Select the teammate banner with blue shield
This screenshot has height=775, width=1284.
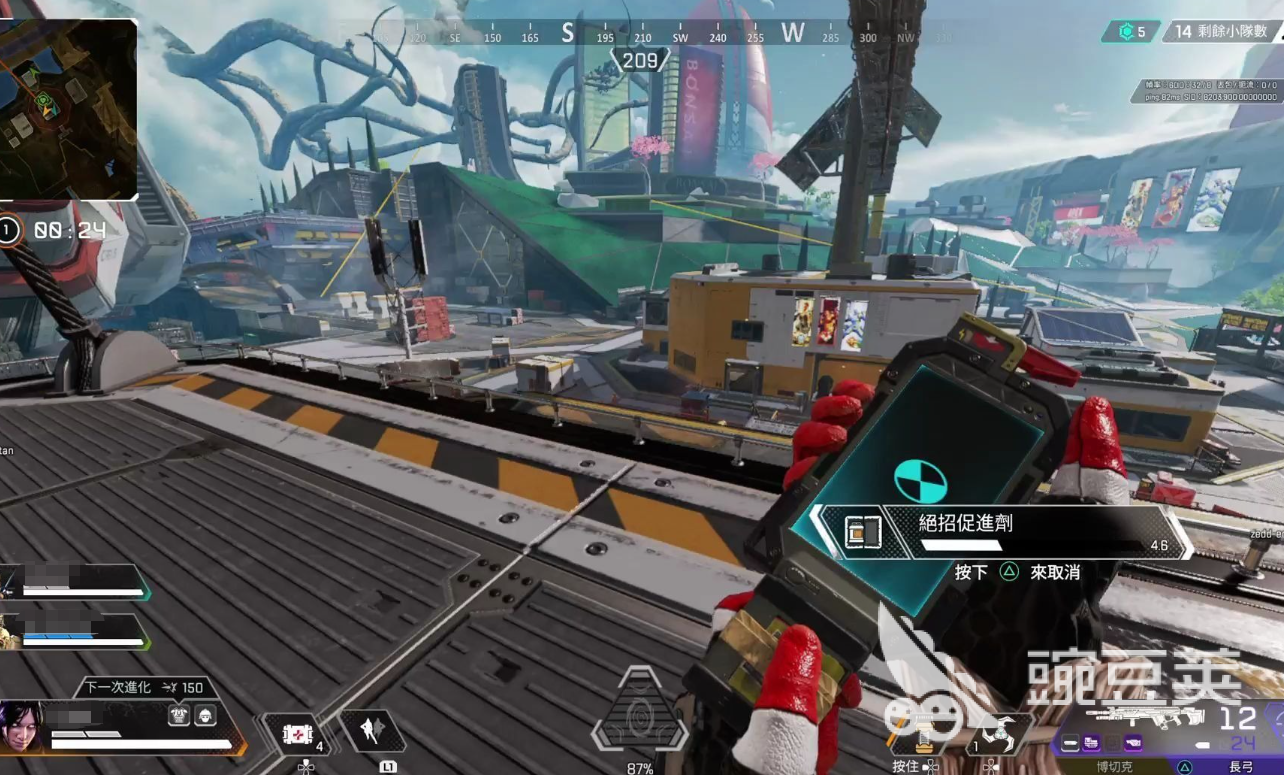click(x=75, y=632)
